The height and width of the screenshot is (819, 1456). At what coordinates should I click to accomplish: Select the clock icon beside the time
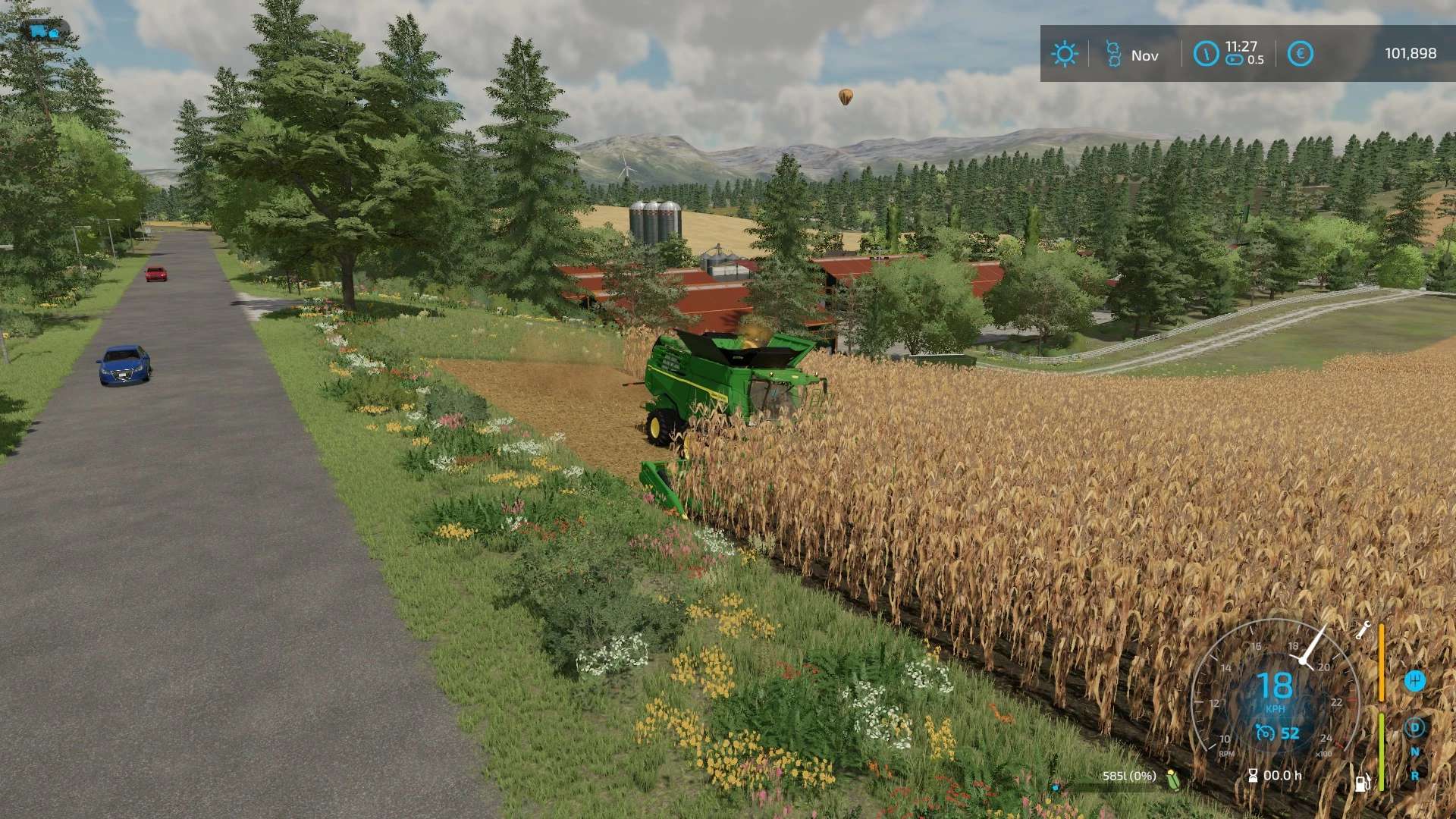(1205, 54)
